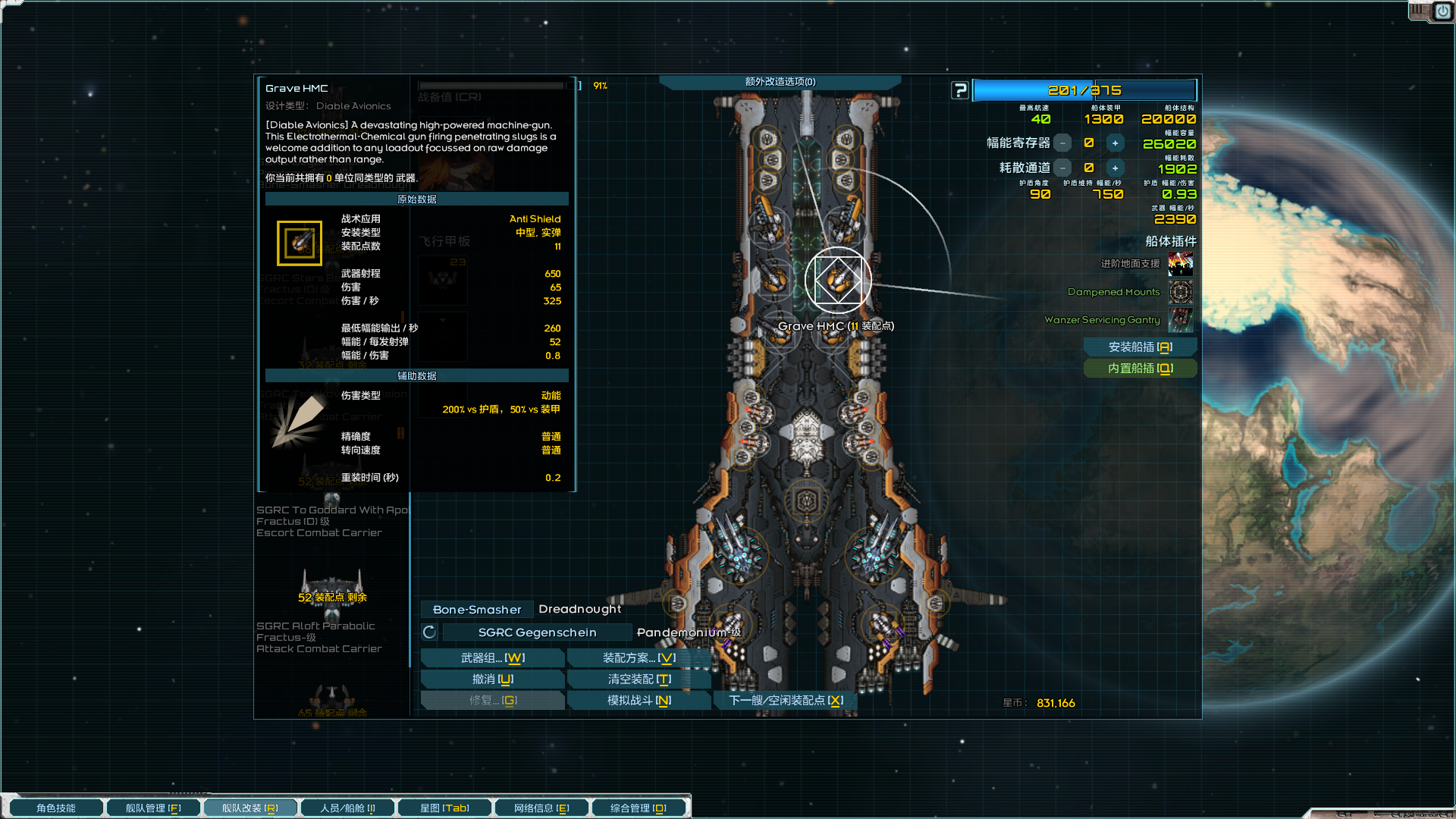Screen dimensions: 1456x819
Task: Show the built-in hullmods list
Action: click(1140, 369)
